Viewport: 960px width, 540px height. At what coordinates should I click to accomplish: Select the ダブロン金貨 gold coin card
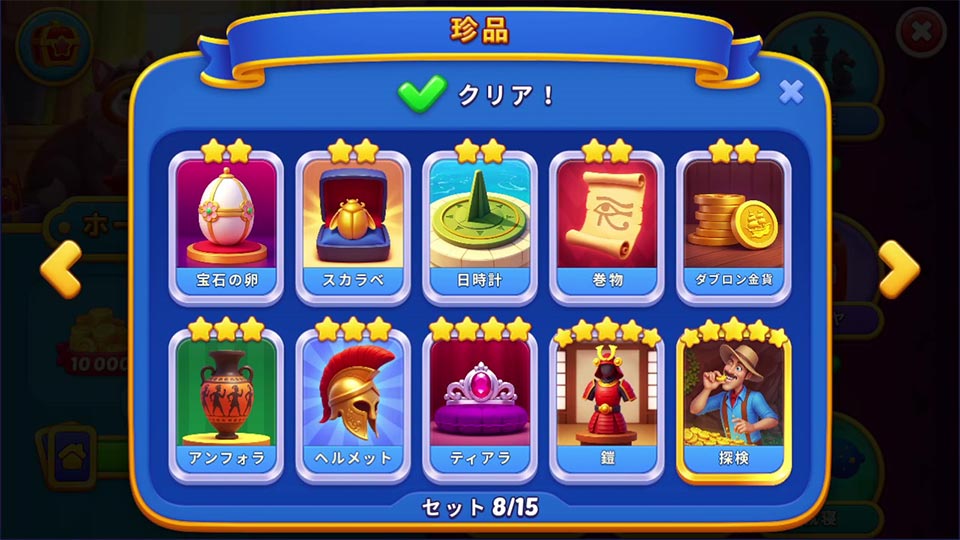[x=734, y=225]
